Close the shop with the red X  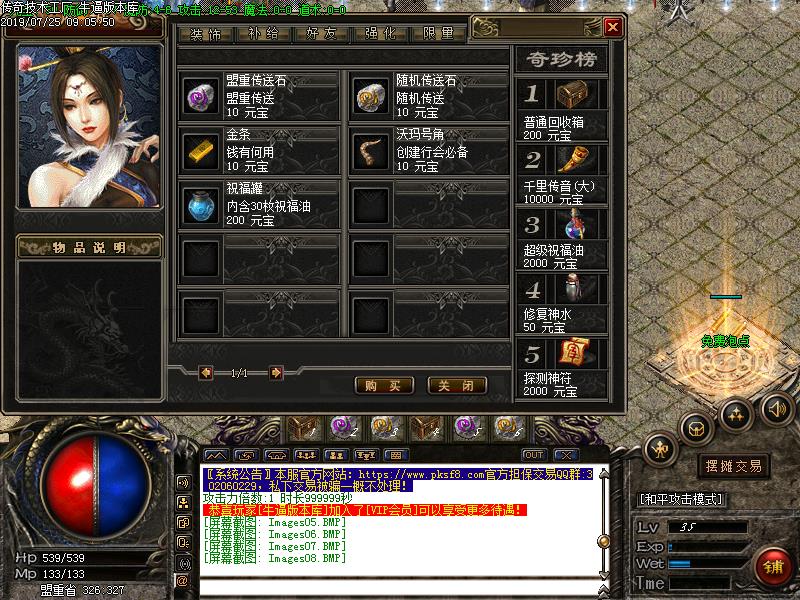point(612,27)
